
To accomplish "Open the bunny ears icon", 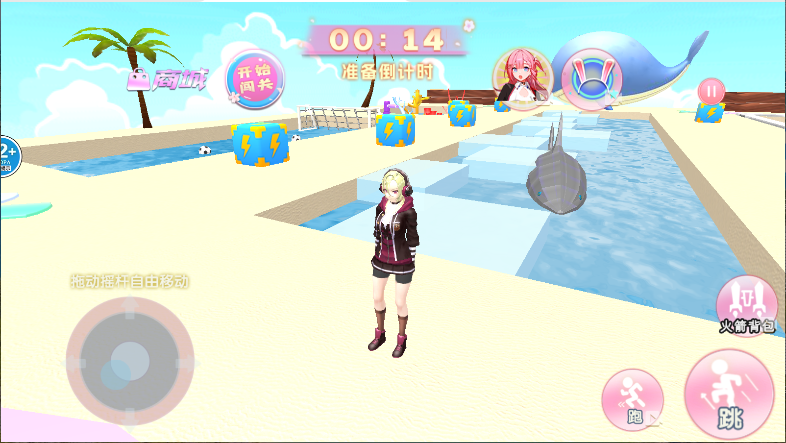I will click(x=591, y=78).
